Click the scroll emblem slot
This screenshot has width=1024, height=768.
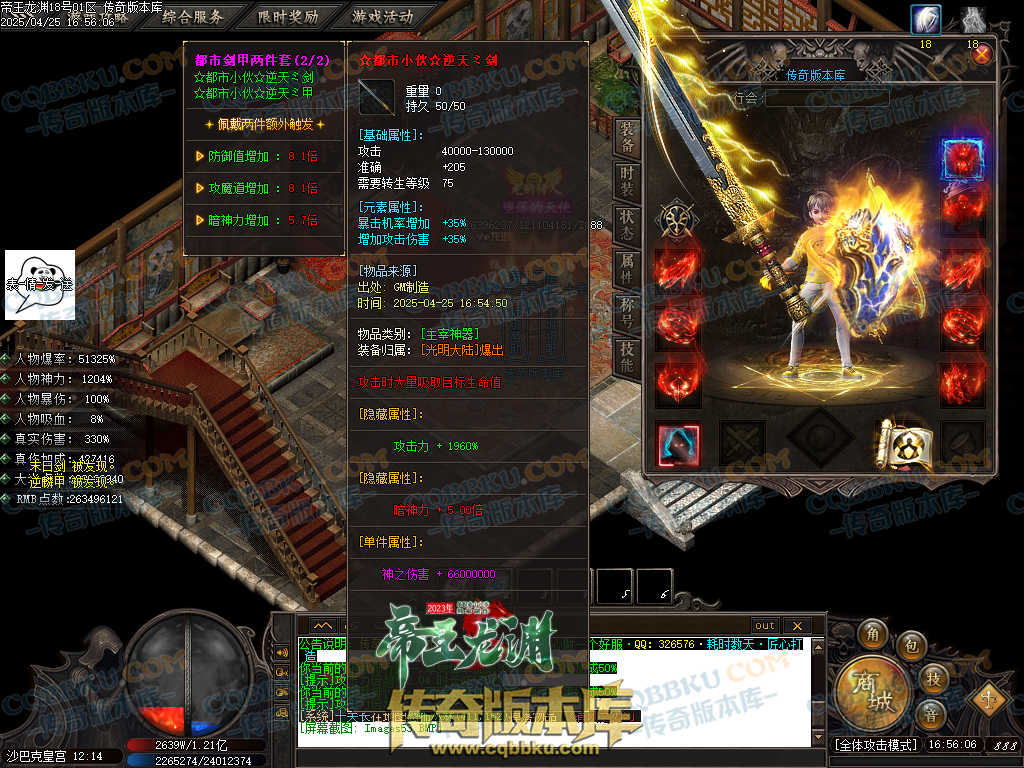[x=899, y=443]
